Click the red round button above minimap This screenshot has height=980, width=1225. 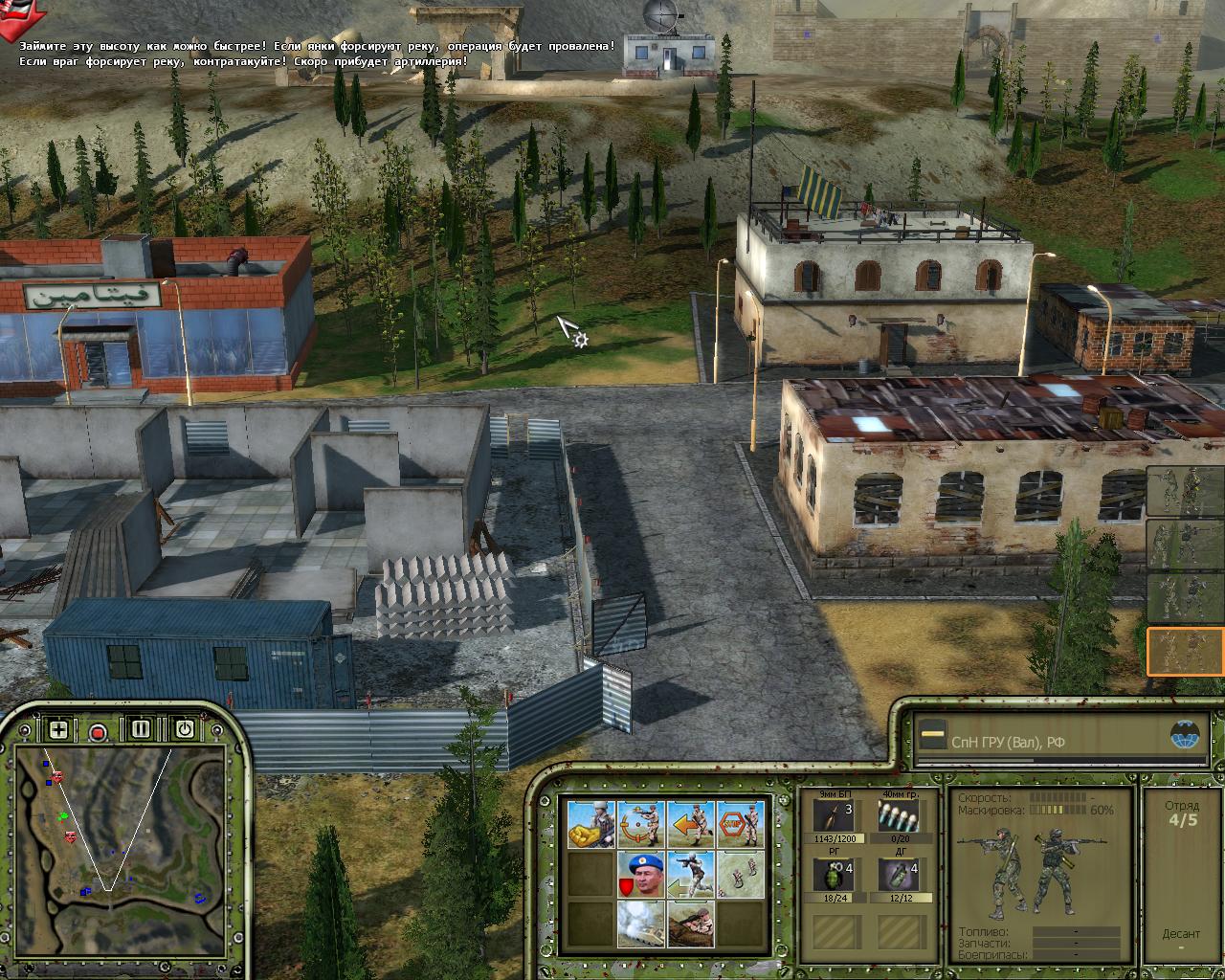(98, 732)
